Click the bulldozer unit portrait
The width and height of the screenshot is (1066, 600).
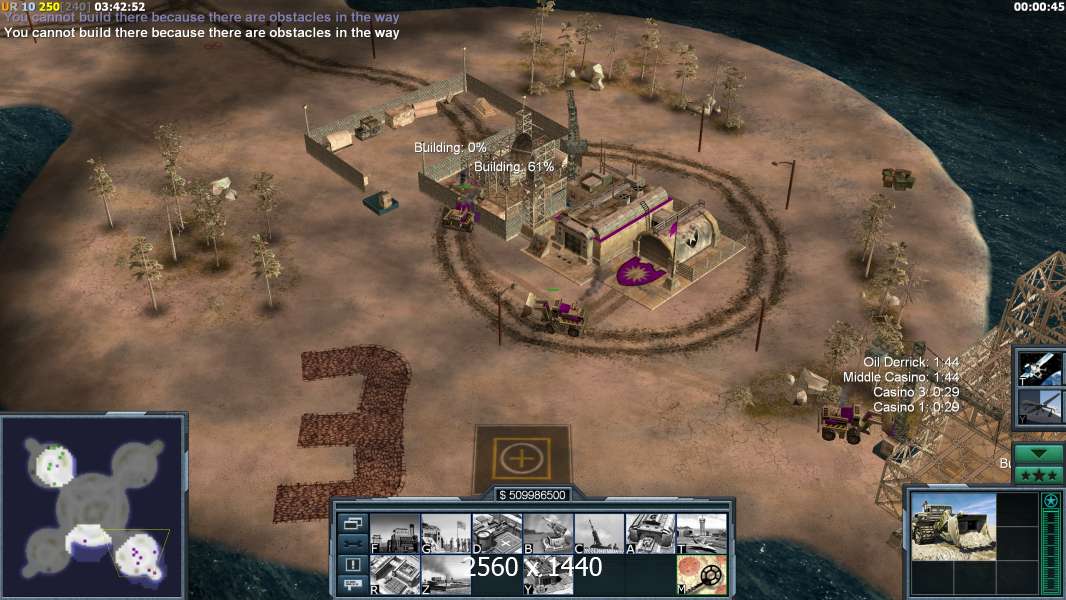pos(953,526)
